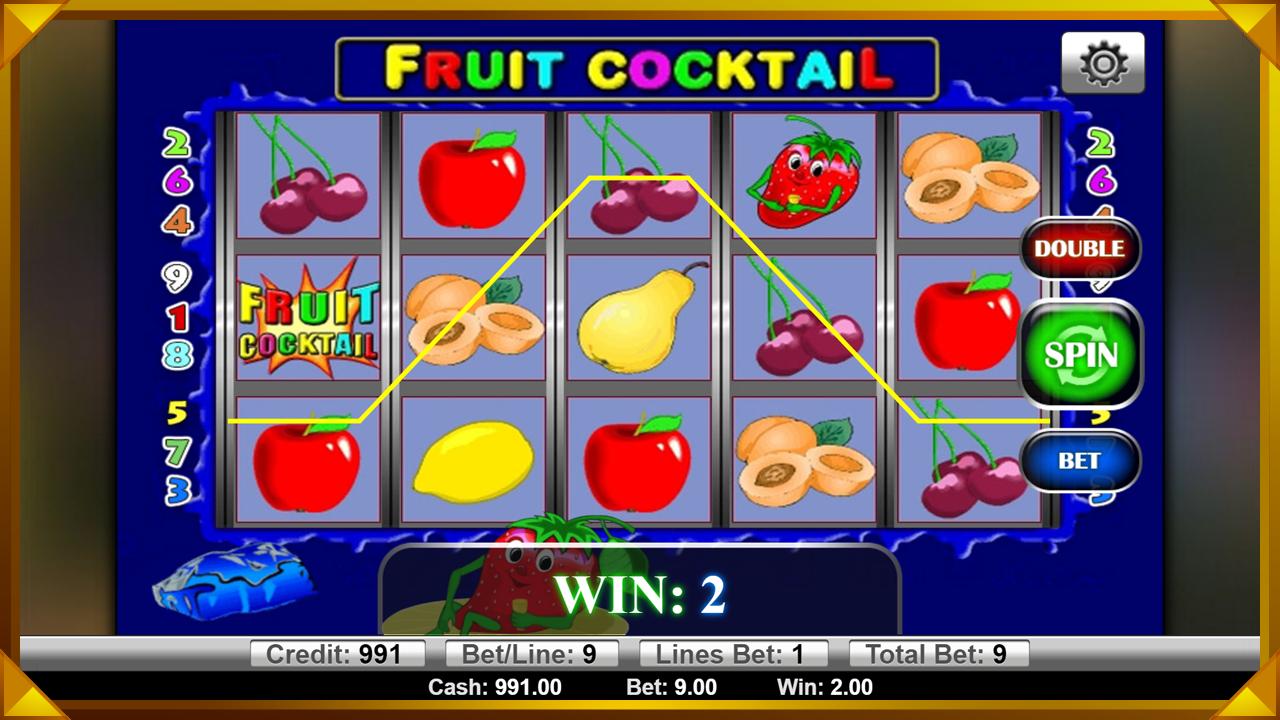
Task: Spin the reels with the green SPIN button
Action: (x=1080, y=354)
